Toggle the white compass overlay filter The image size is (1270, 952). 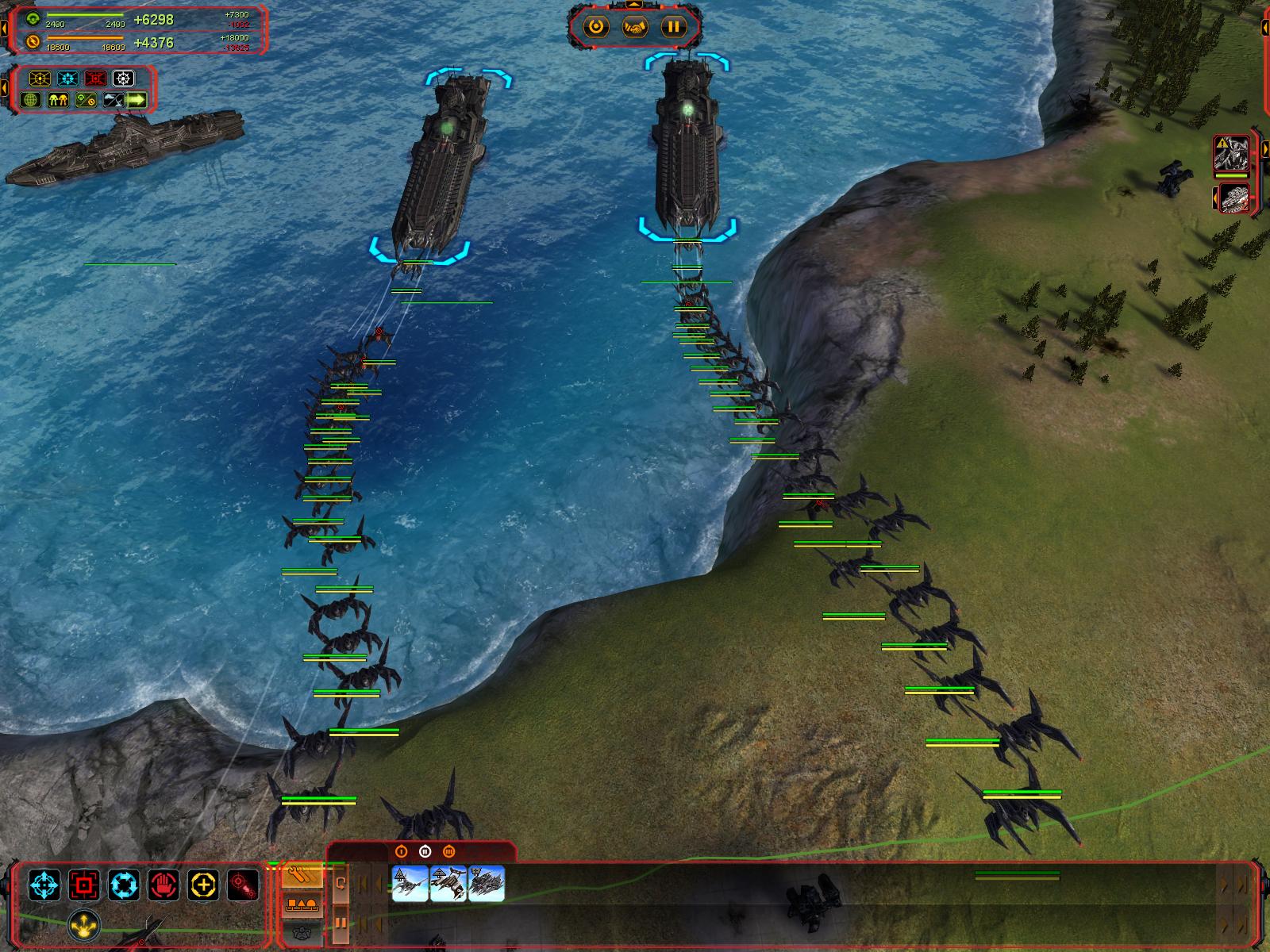(123, 79)
